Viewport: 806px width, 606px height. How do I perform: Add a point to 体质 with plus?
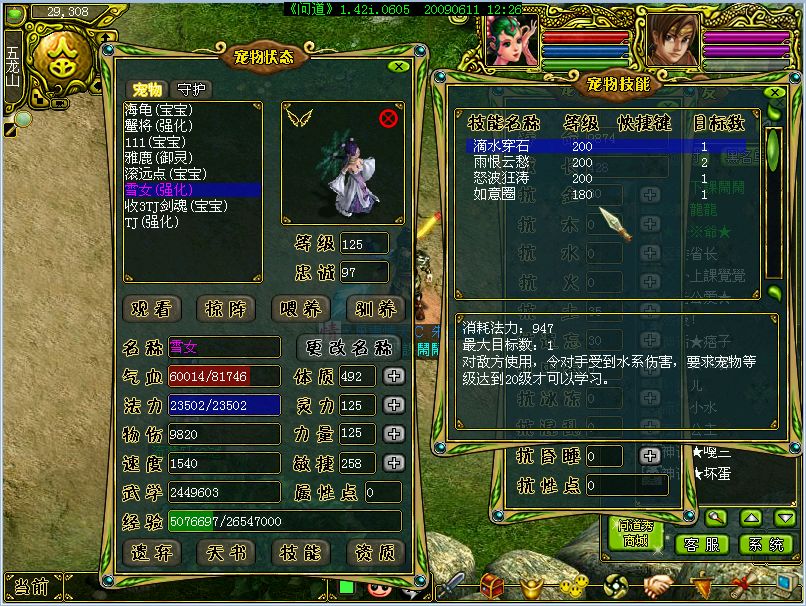coord(394,376)
